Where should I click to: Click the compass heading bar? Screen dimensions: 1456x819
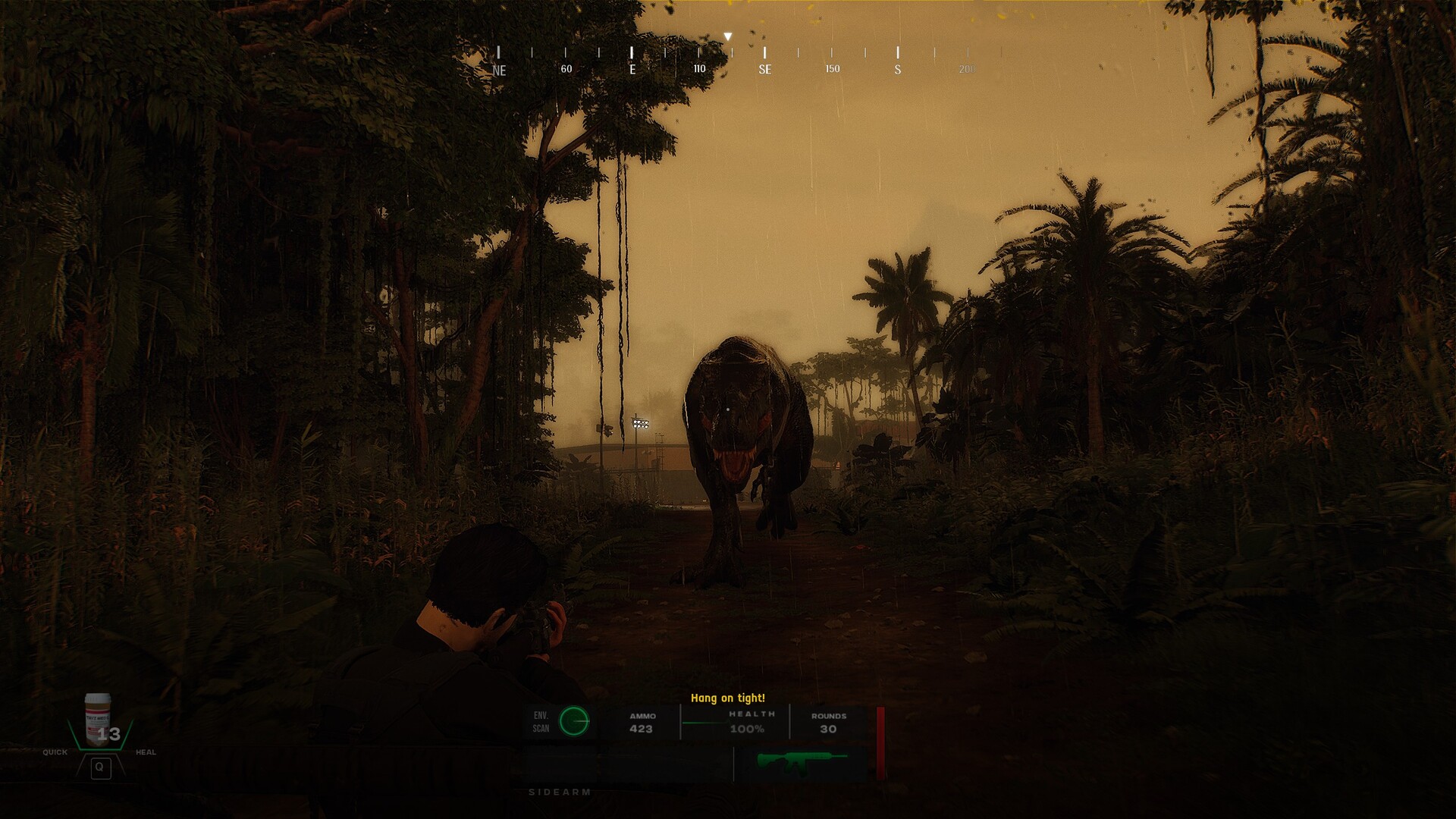coord(732,61)
